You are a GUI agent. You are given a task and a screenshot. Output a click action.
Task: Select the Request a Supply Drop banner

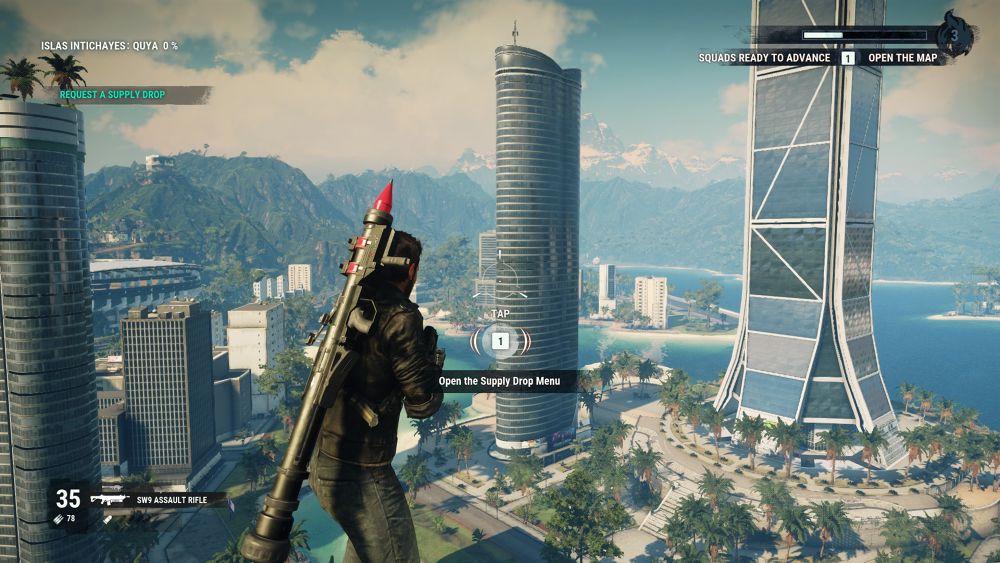point(112,95)
